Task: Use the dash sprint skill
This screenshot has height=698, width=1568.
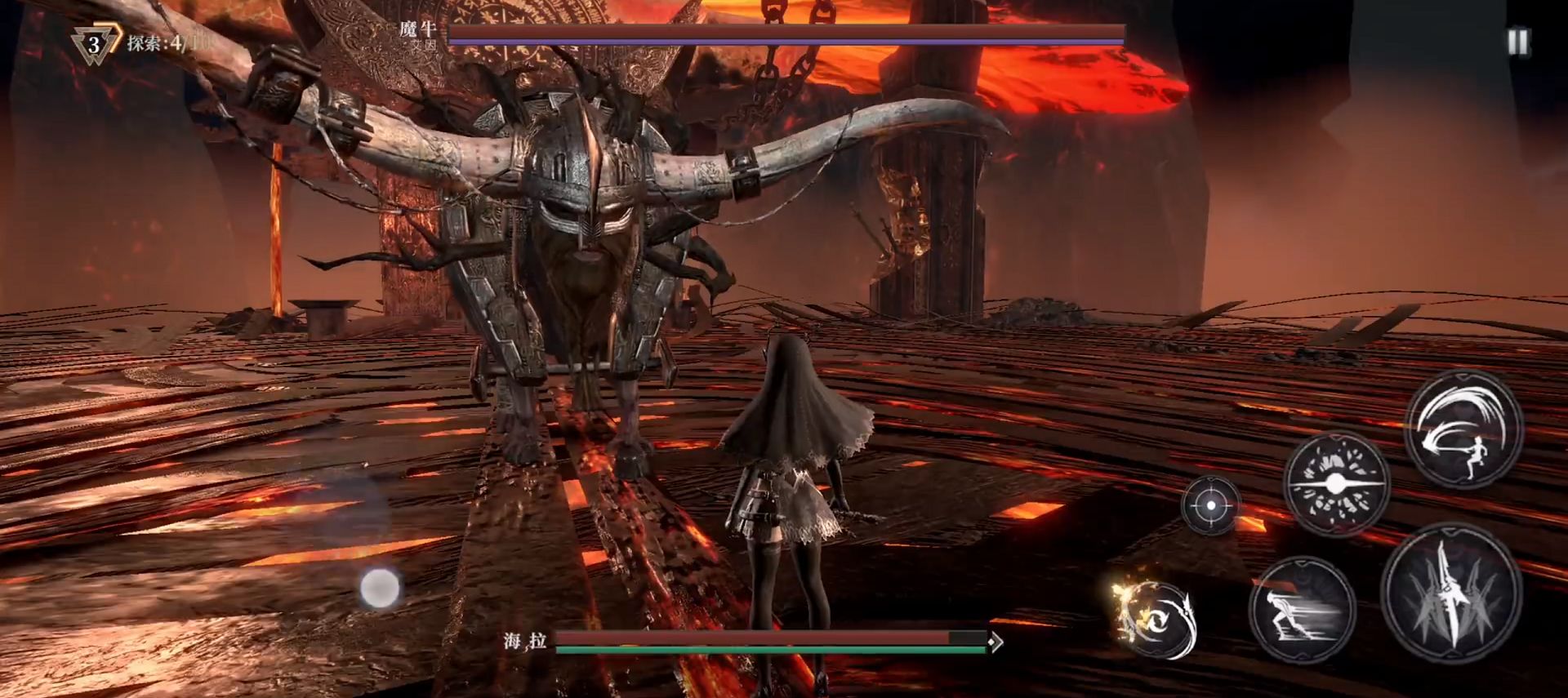Action: pyautogui.click(x=1301, y=610)
